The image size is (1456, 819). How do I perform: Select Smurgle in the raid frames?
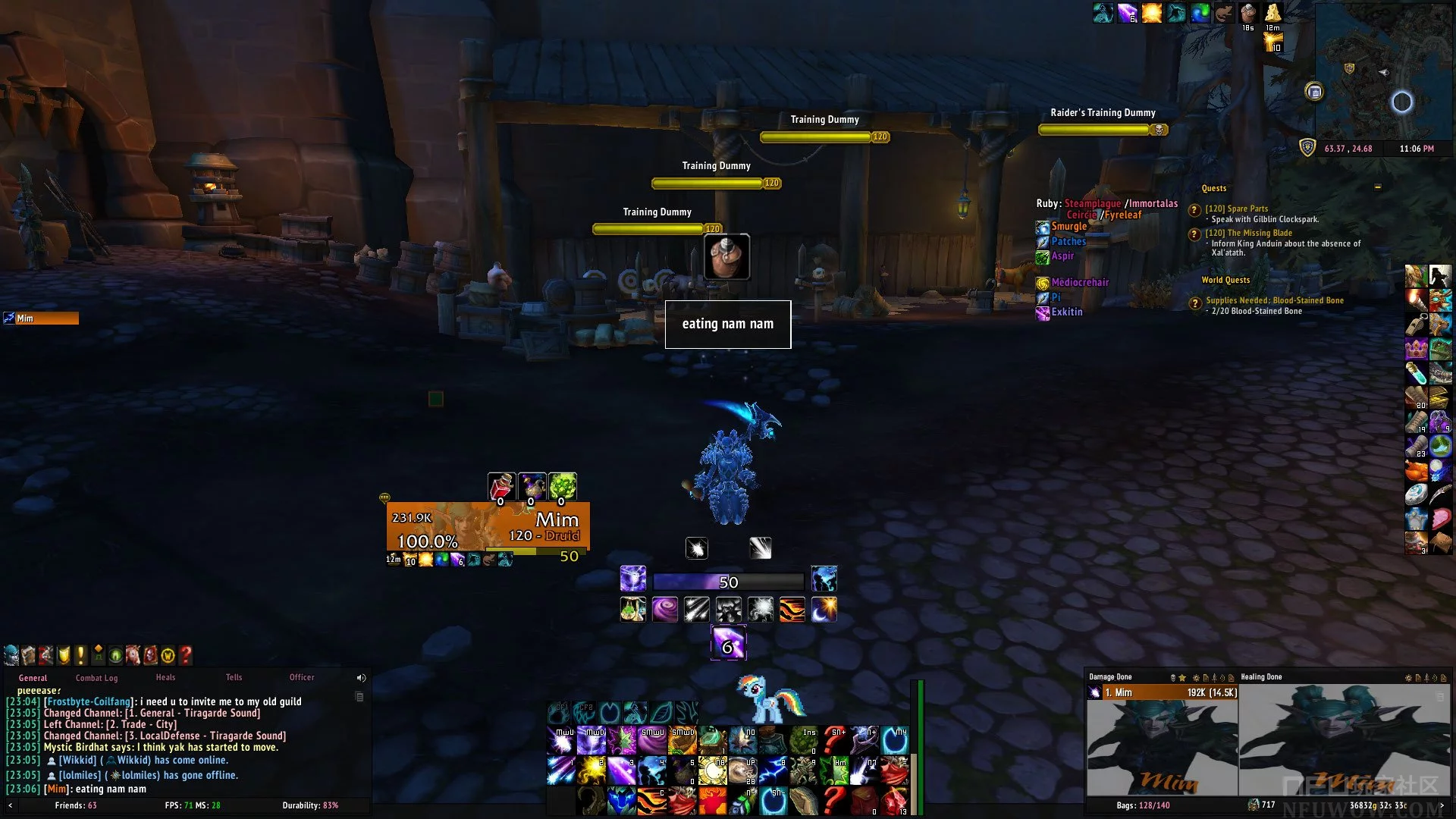pyautogui.click(x=1068, y=227)
